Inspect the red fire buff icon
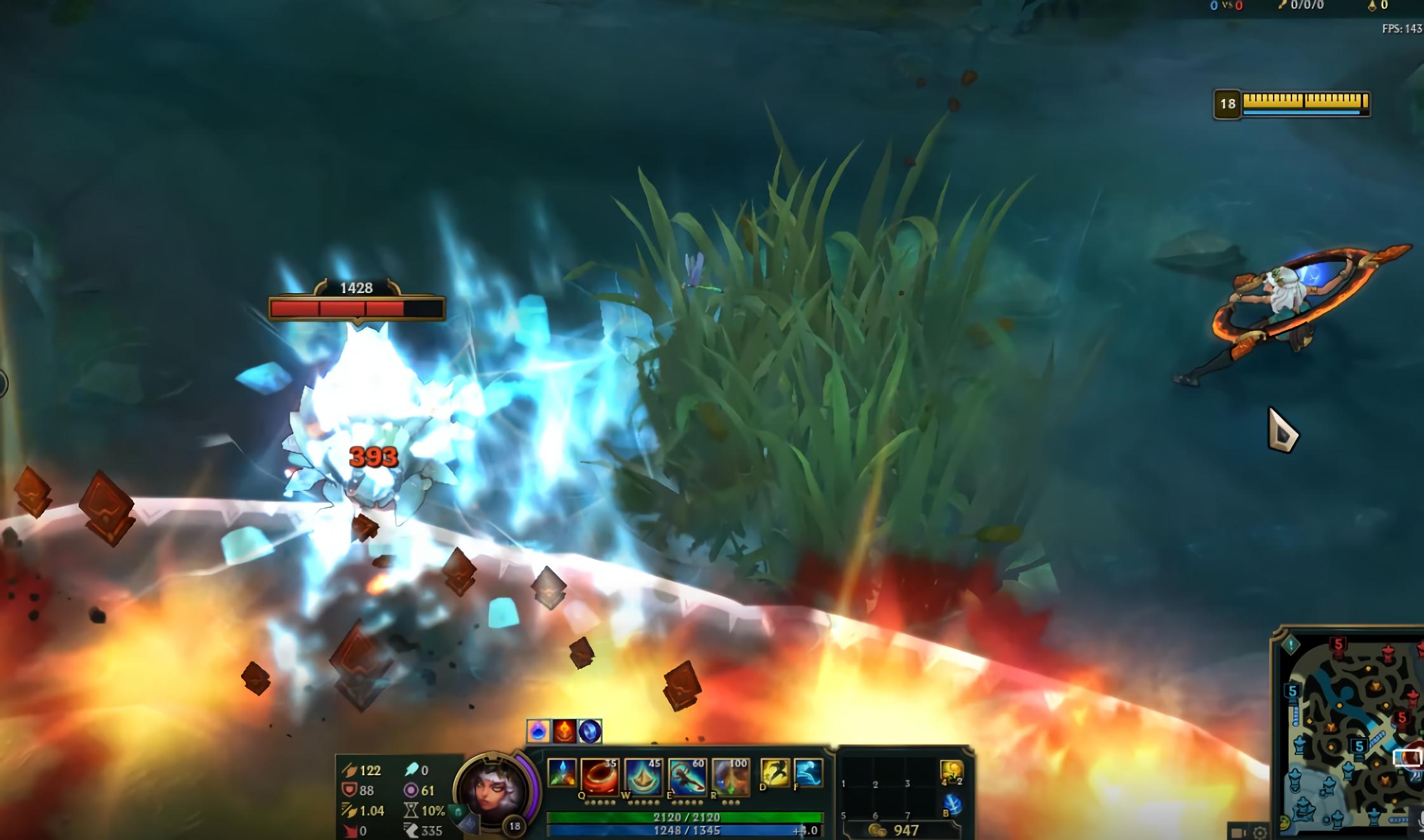This screenshot has height=840, width=1424. [564, 732]
